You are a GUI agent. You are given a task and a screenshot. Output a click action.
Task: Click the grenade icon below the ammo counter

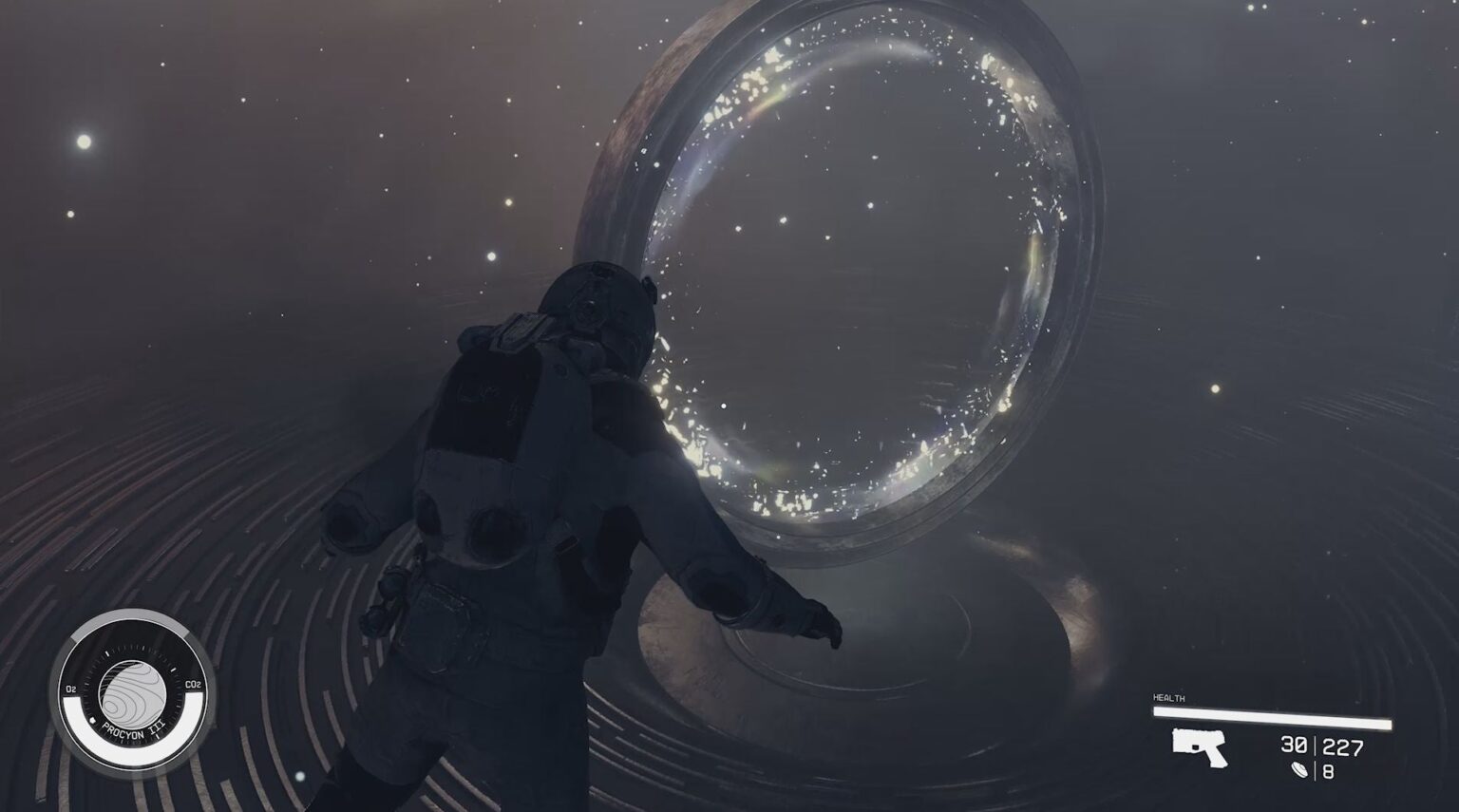1299,770
